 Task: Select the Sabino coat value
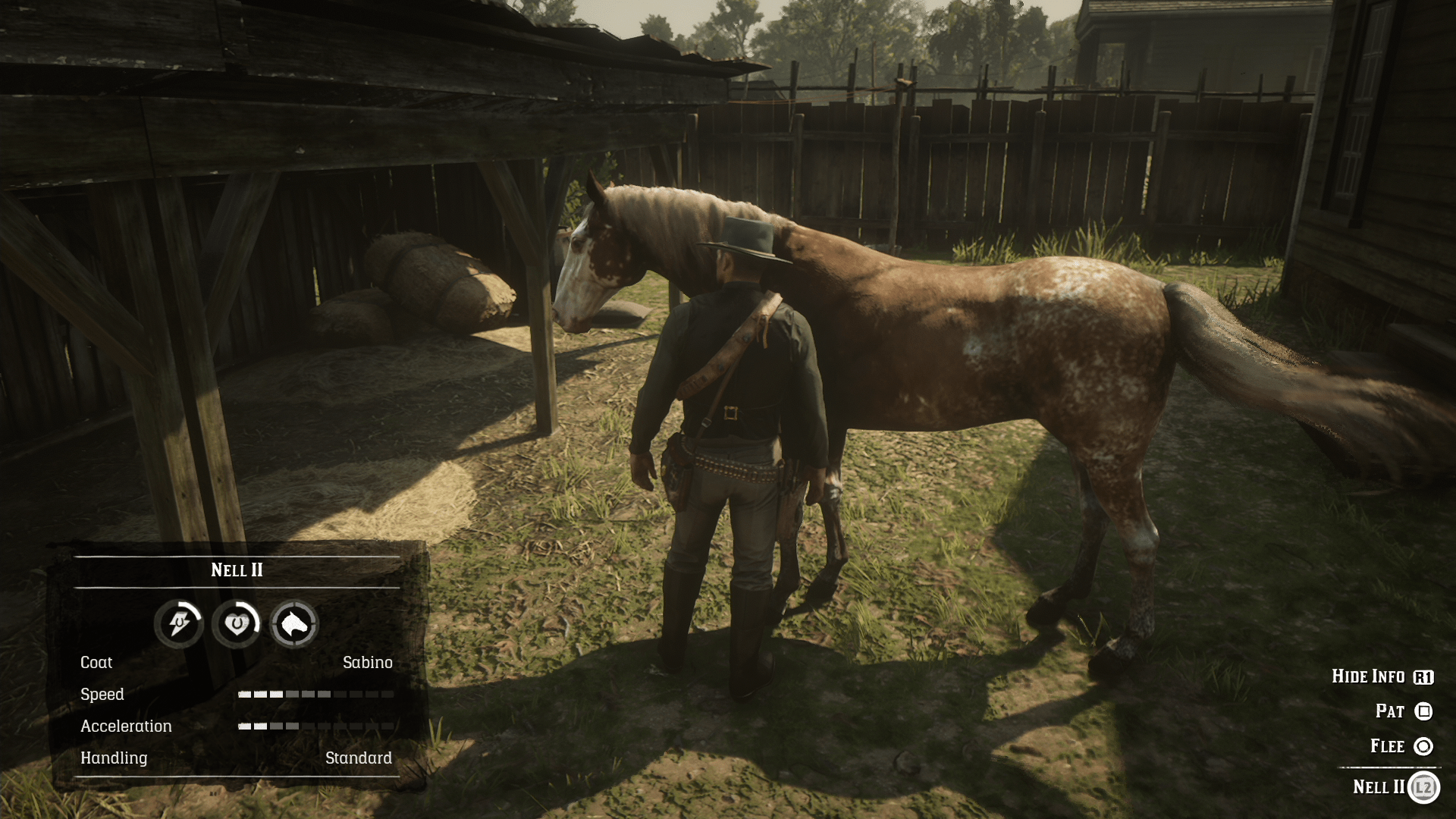pyautogui.click(x=368, y=662)
